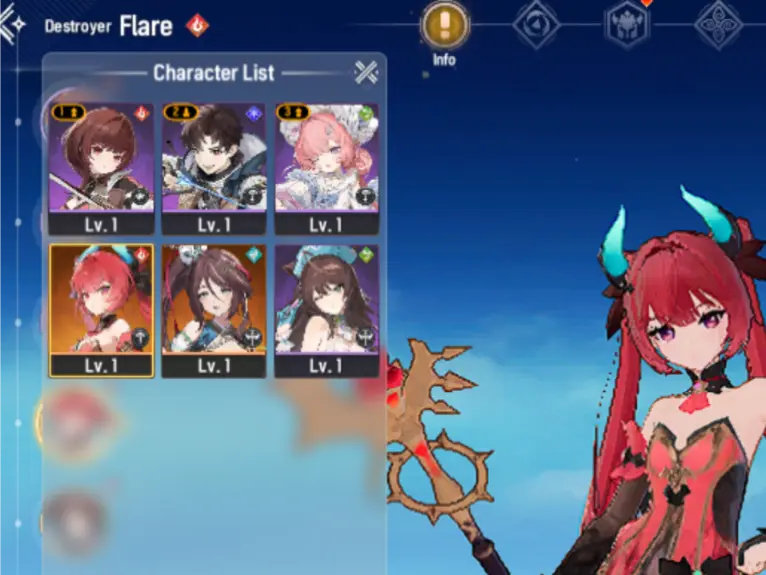Switch to the second diamond-shaped tab
The image size is (766, 575).
click(x=536, y=25)
